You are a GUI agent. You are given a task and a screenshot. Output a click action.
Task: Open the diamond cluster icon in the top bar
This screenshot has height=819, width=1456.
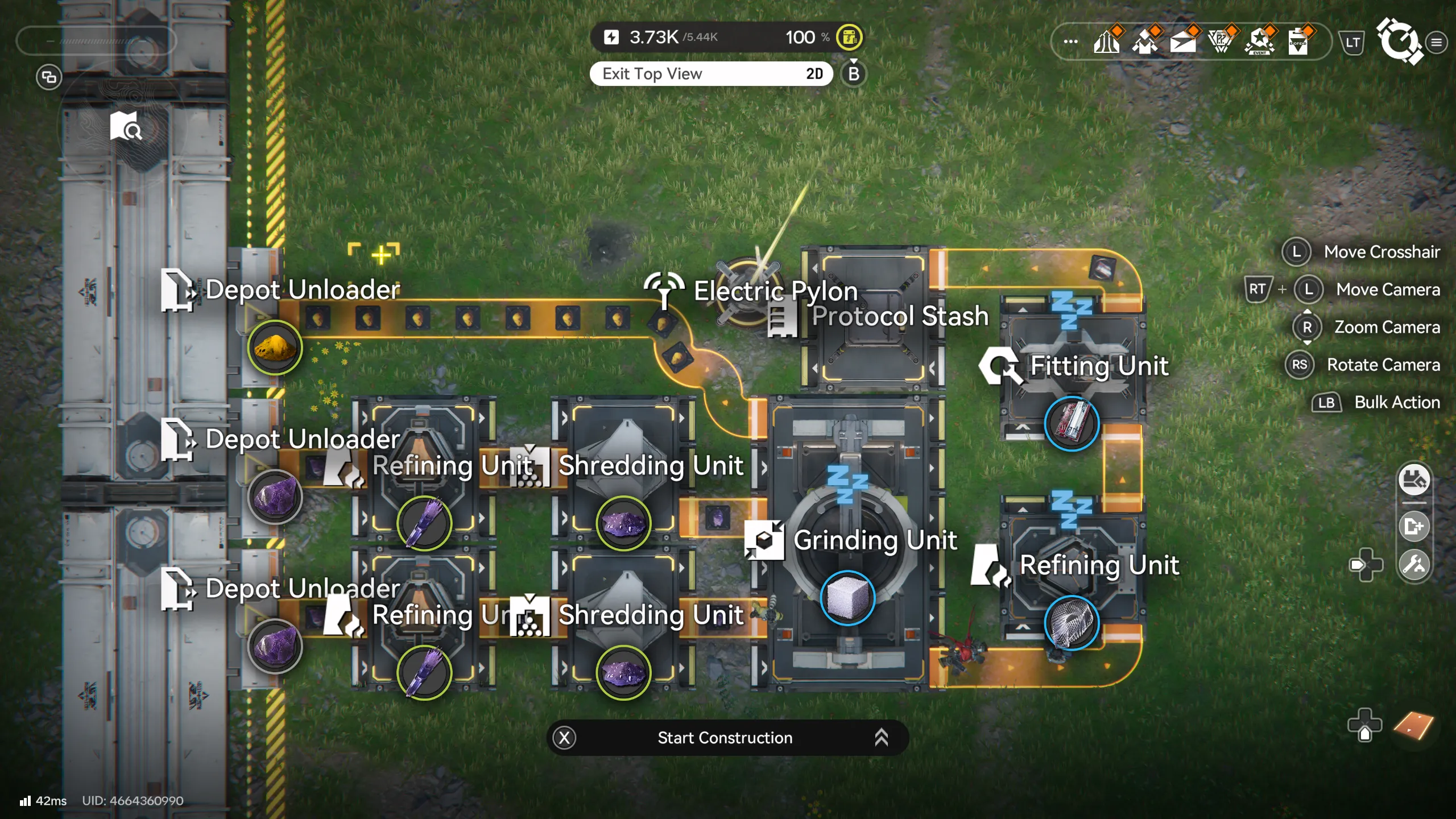coord(1144,42)
